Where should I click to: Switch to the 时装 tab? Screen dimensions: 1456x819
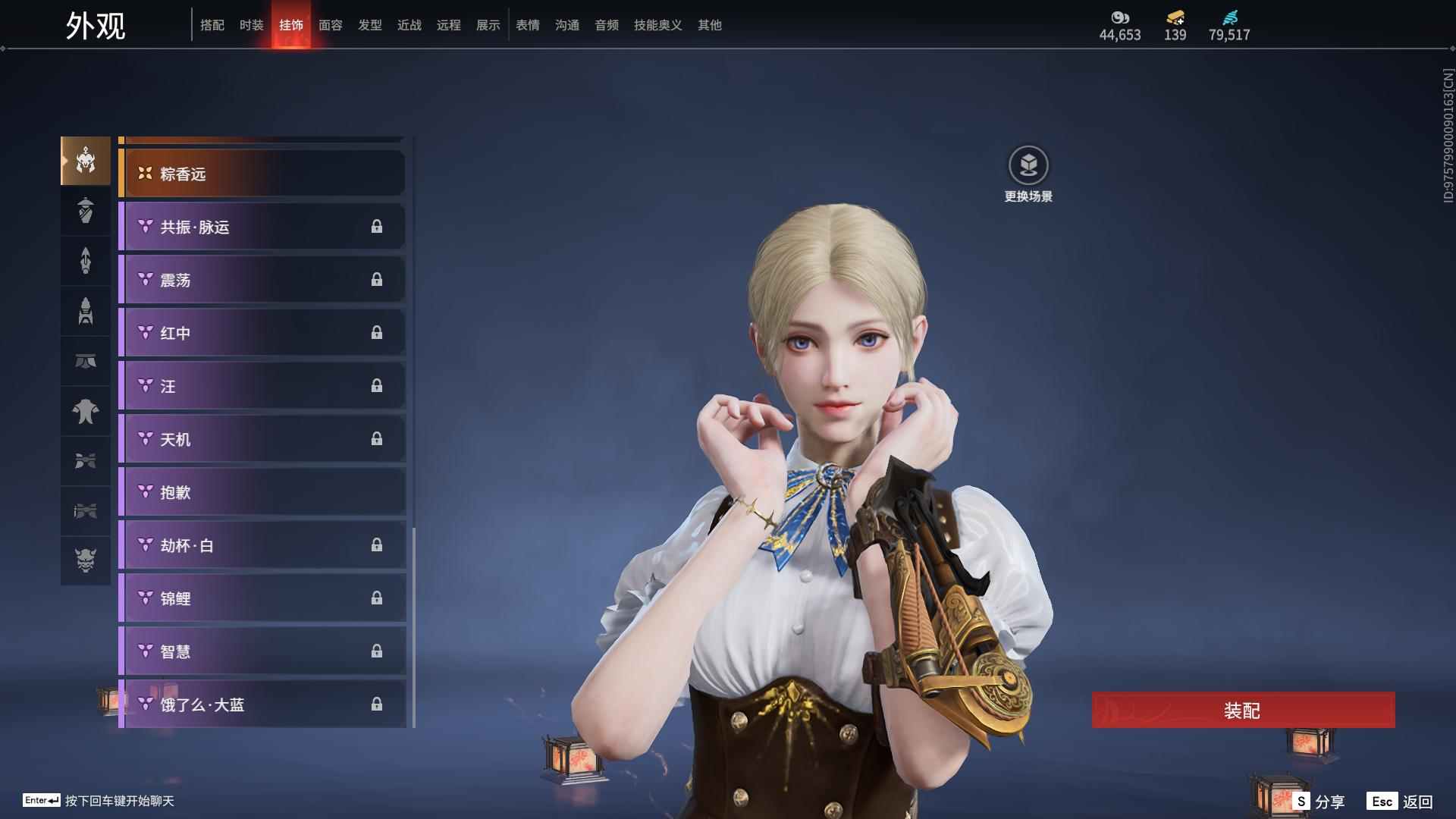click(x=251, y=25)
